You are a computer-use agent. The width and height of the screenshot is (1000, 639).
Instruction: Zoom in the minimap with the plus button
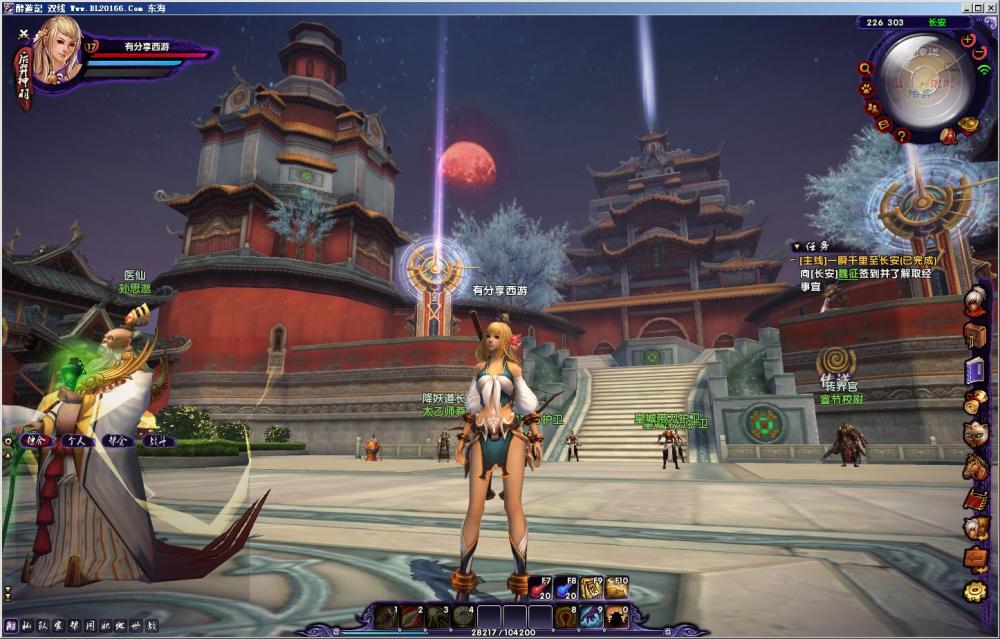968,40
